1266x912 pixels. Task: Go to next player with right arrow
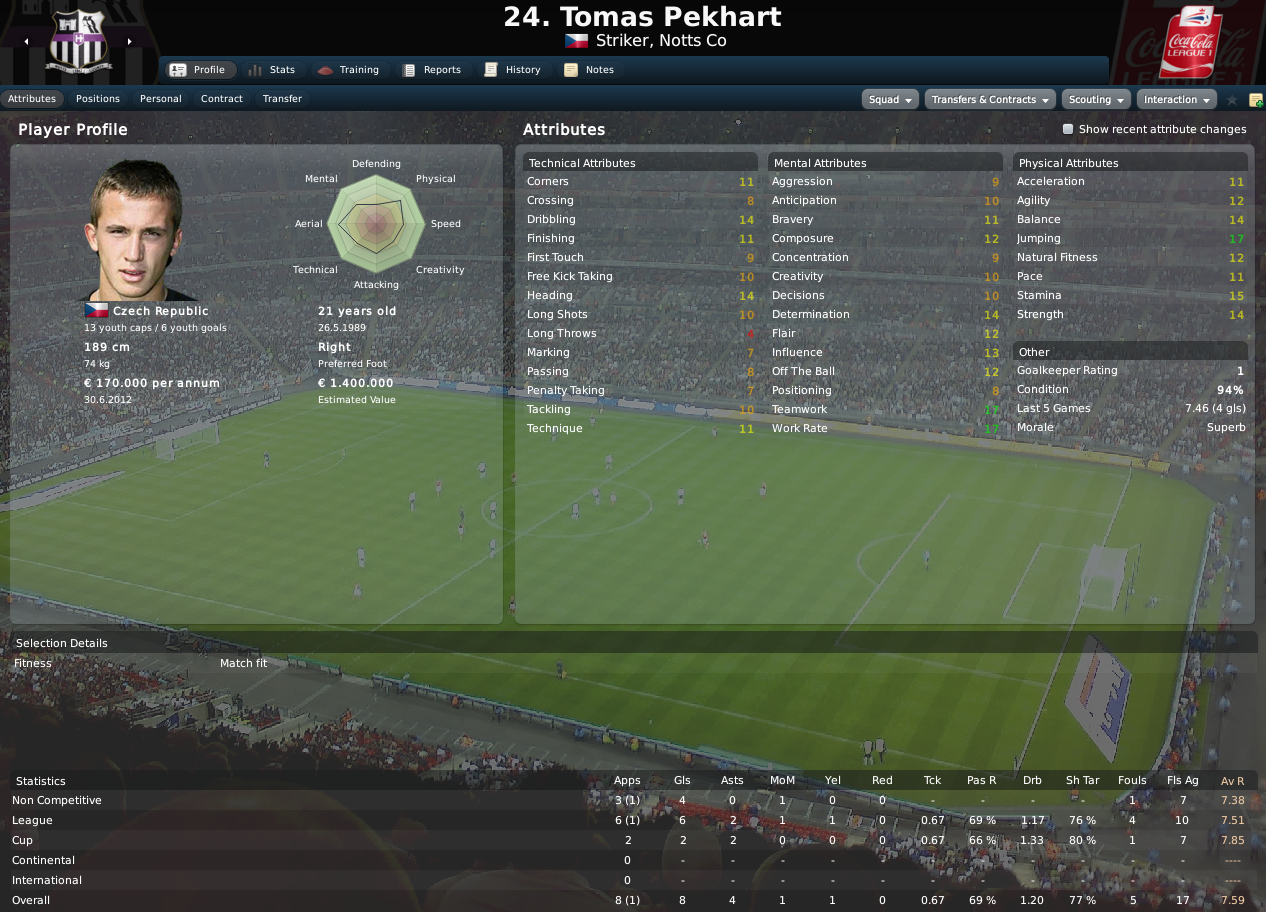[130, 42]
